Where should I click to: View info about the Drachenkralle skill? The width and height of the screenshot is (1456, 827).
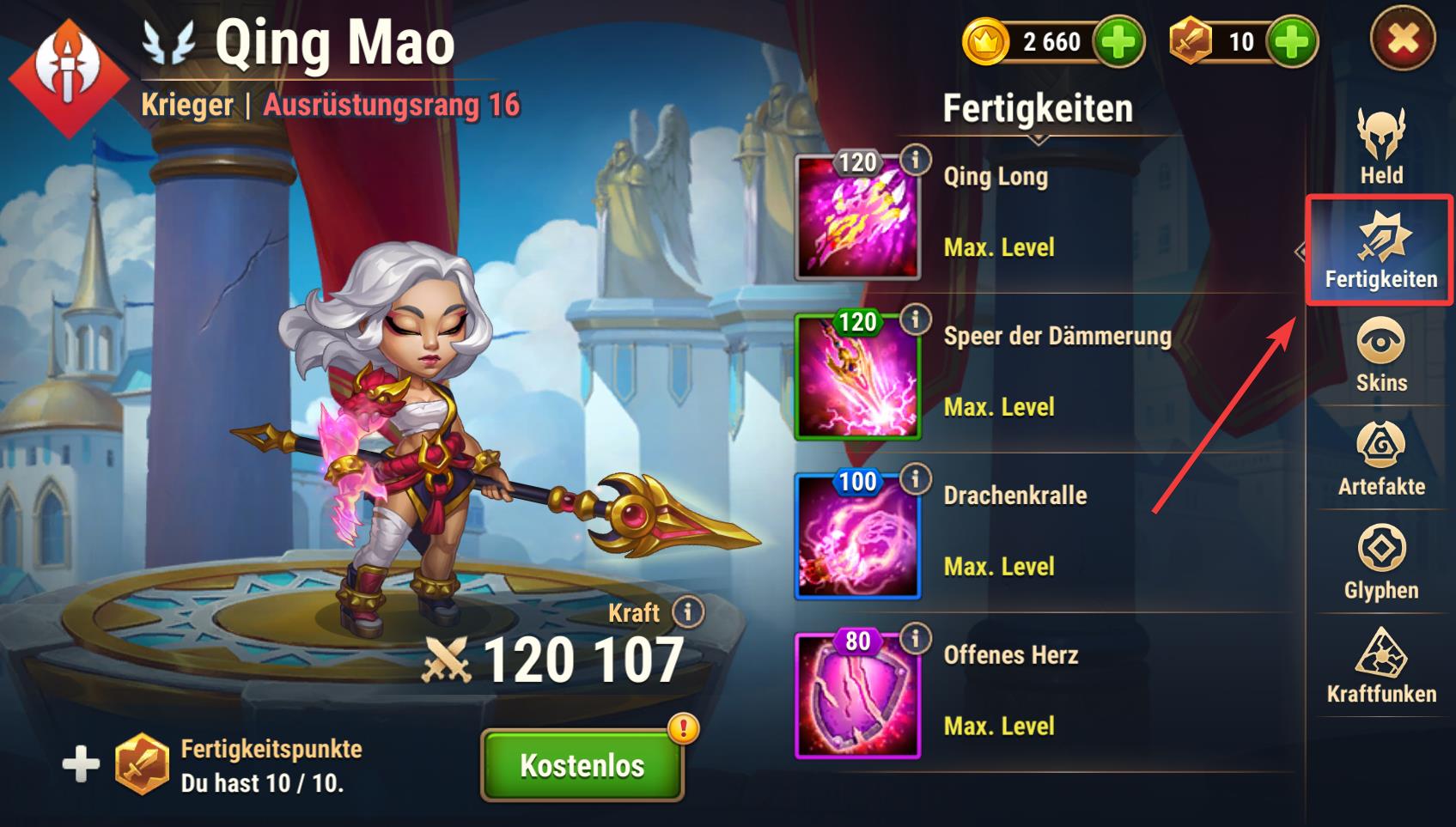pyautogui.click(x=916, y=478)
